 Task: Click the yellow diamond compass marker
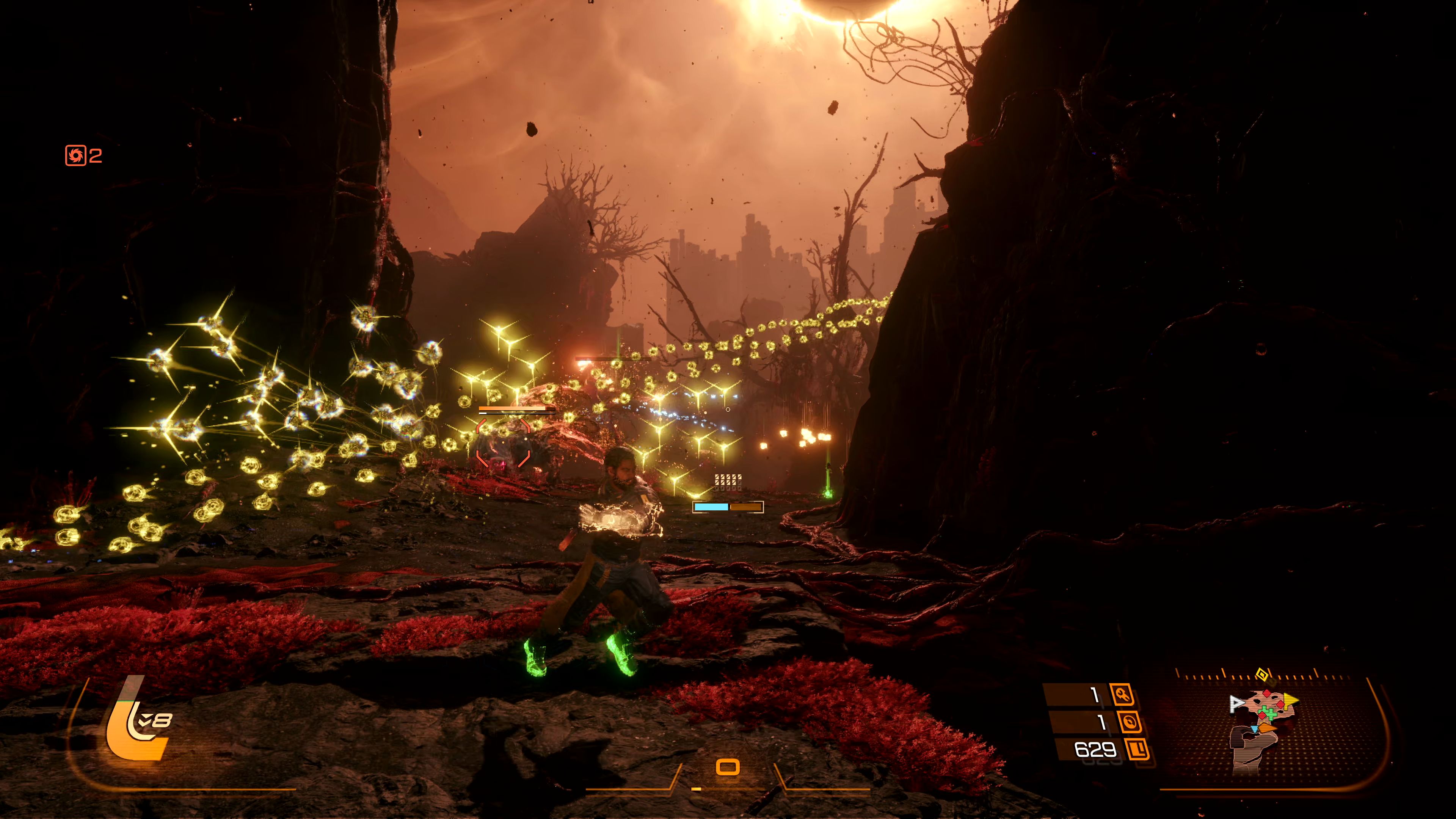point(1261,674)
